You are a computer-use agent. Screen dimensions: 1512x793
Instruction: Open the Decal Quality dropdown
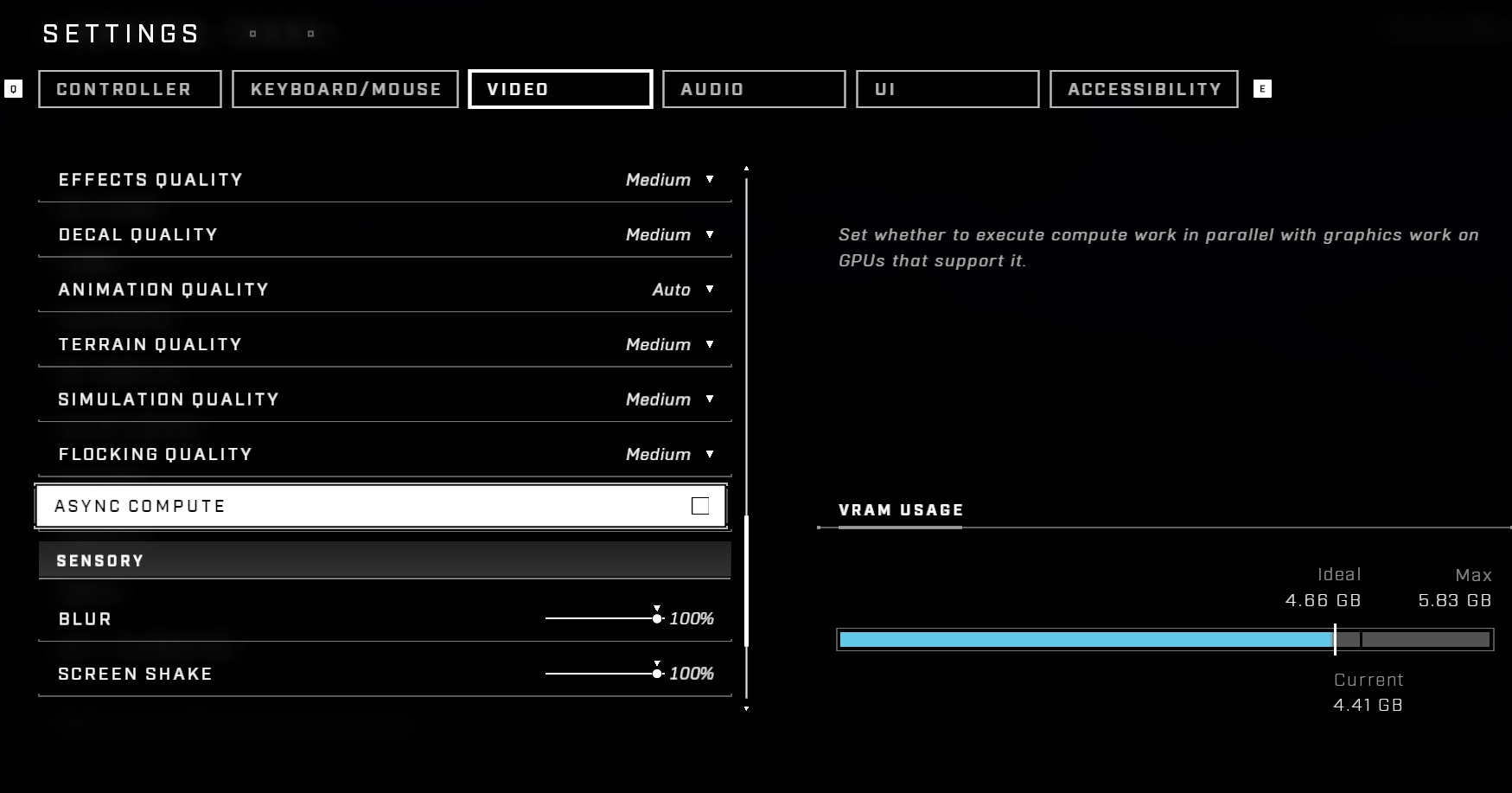[708, 234]
